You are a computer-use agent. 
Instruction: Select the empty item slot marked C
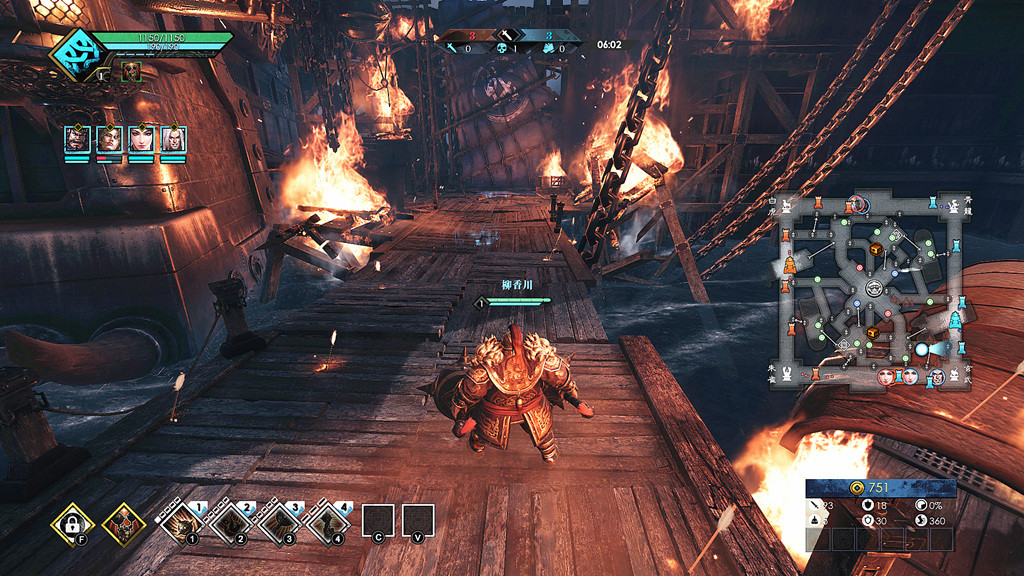click(x=378, y=521)
